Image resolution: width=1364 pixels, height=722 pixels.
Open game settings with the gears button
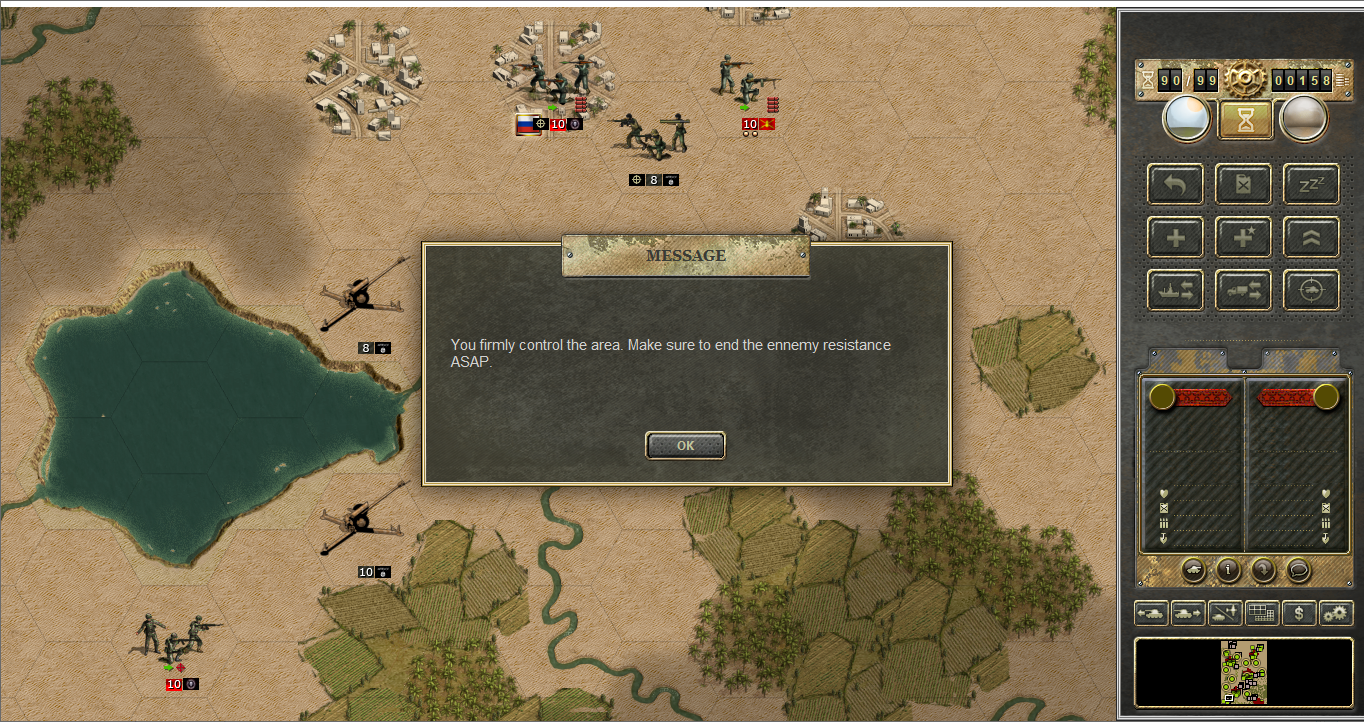(1335, 612)
